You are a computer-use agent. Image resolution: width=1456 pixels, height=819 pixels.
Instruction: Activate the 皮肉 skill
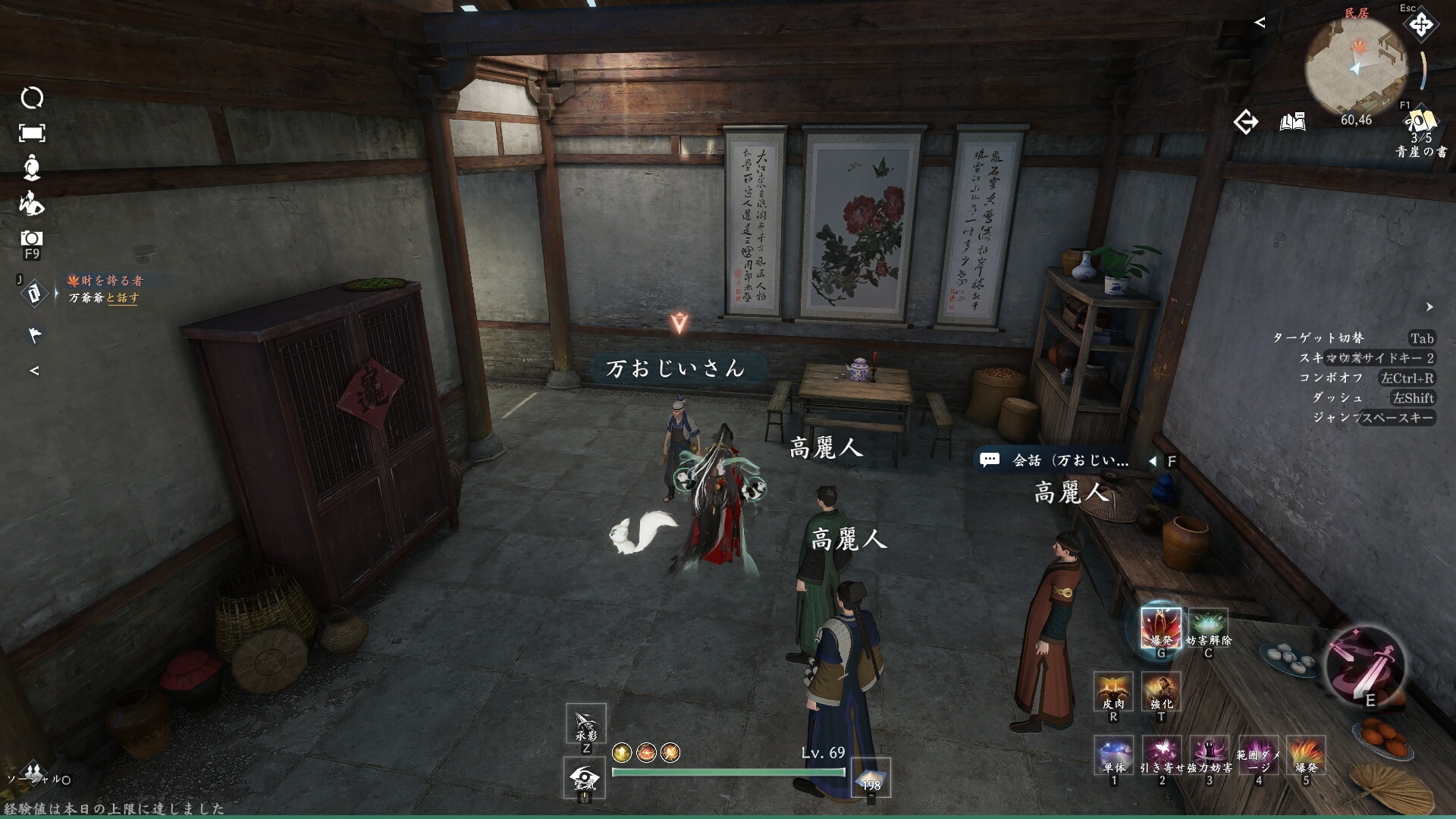[1113, 690]
